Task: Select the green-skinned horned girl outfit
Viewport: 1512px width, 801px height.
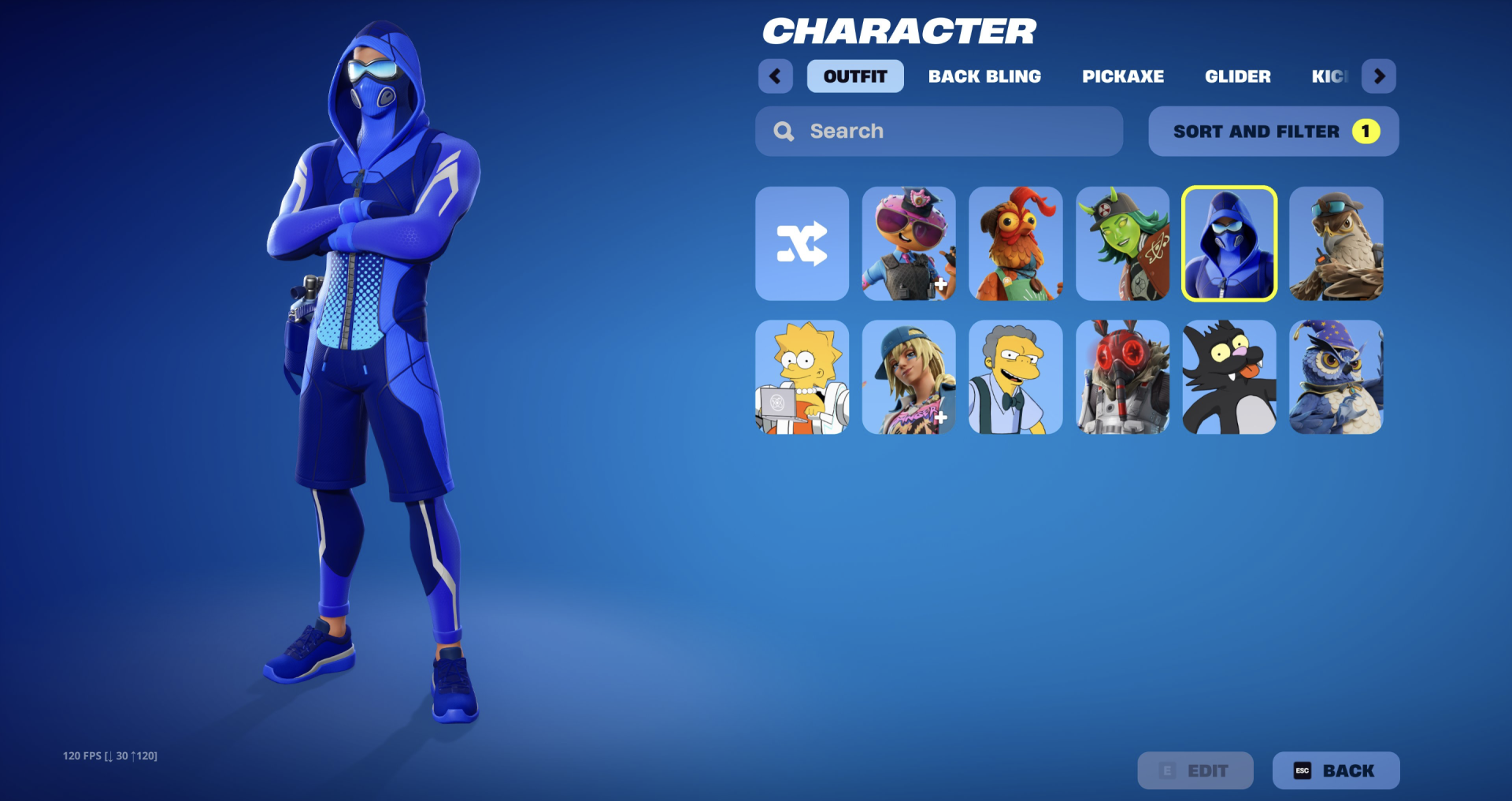Action: coord(1122,243)
